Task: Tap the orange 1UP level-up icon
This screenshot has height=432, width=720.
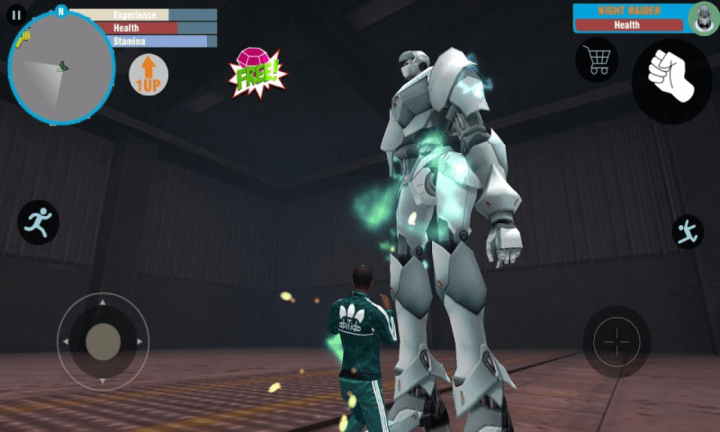Action: click(x=148, y=75)
